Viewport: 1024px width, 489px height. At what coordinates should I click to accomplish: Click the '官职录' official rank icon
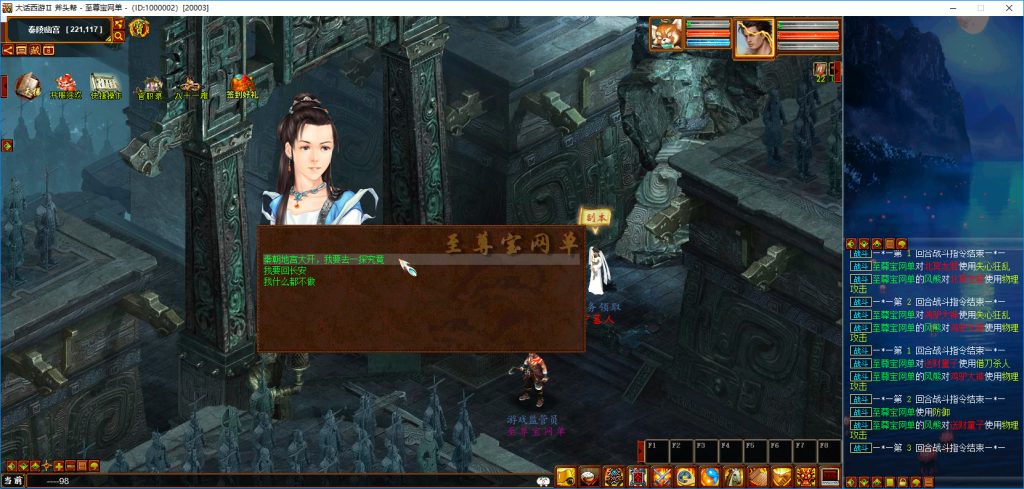tap(149, 86)
